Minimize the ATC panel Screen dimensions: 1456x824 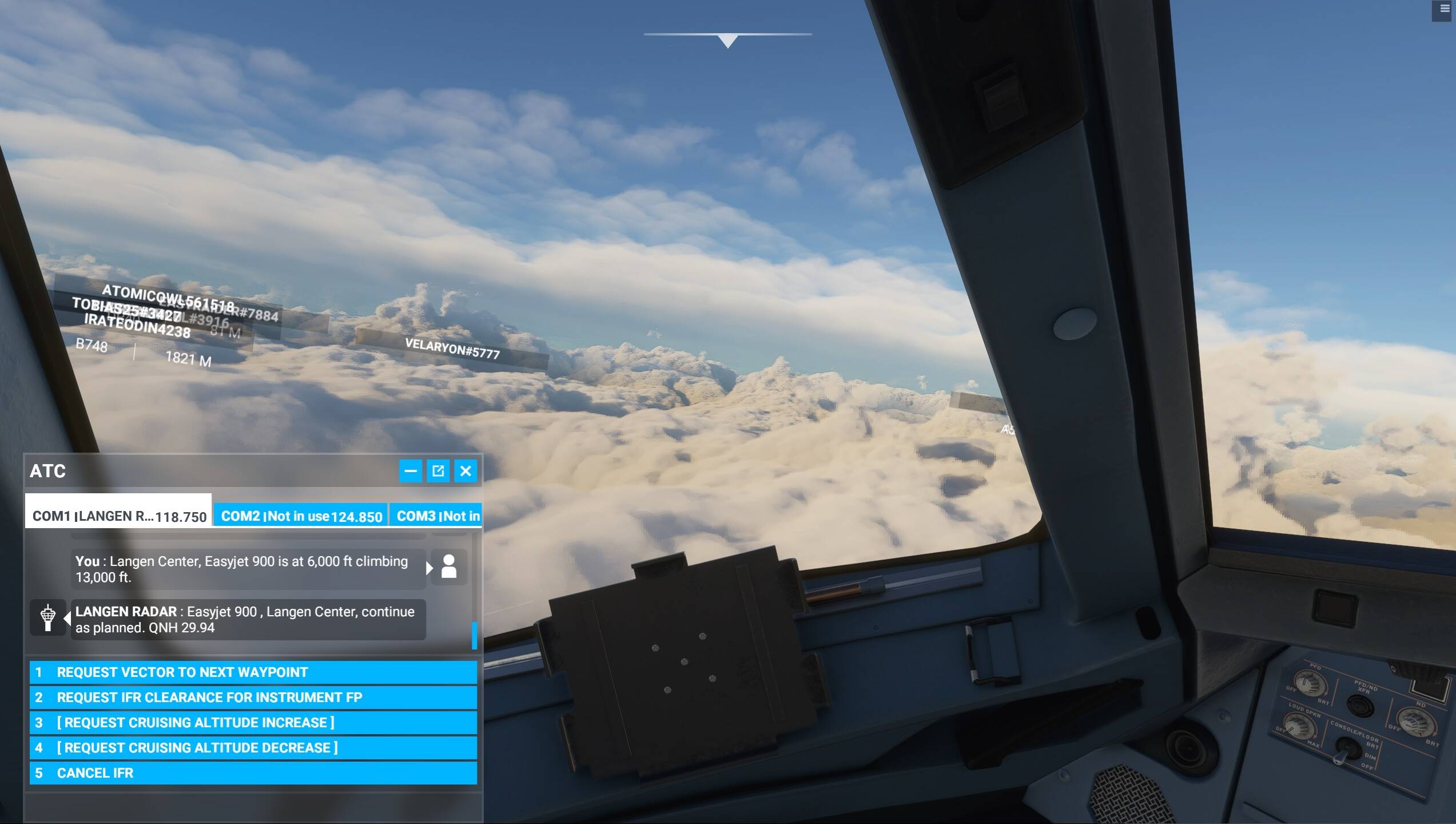pyautogui.click(x=411, y=471)
